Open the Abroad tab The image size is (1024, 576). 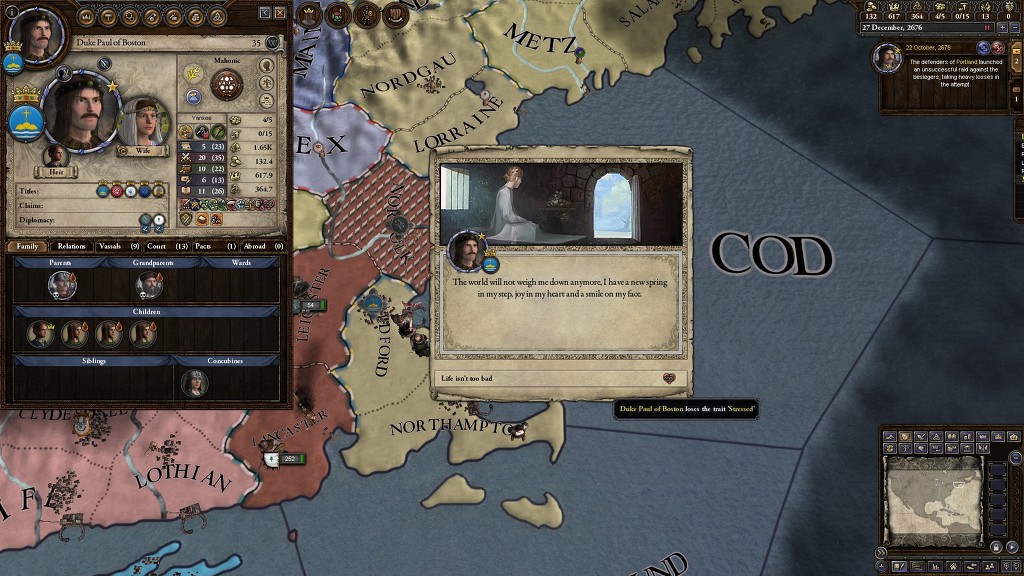coord(256,246)
